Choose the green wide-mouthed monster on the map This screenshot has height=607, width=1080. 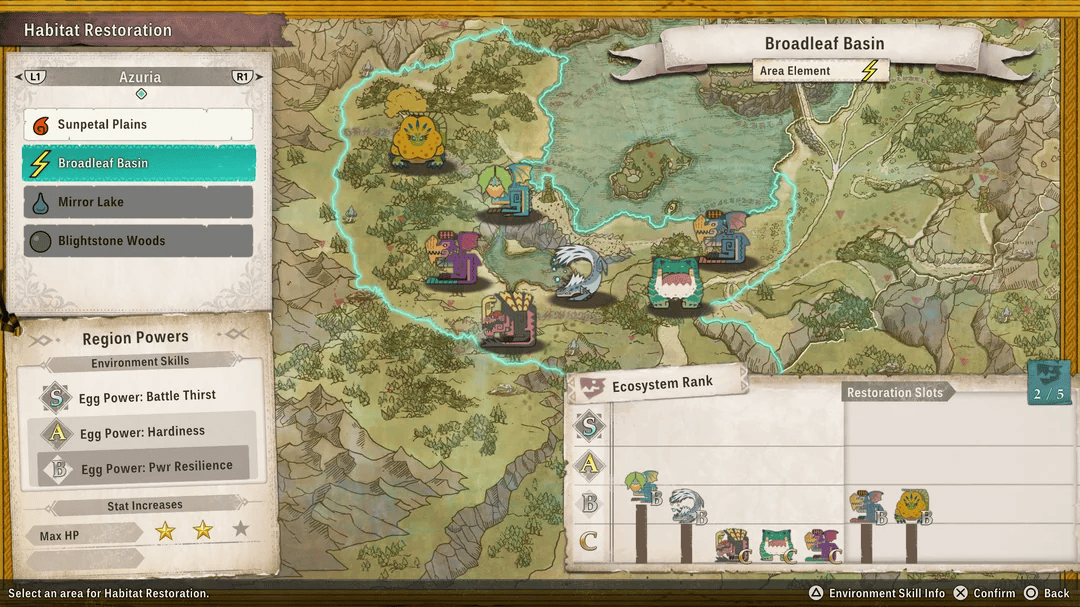click(x=677, y=284)
